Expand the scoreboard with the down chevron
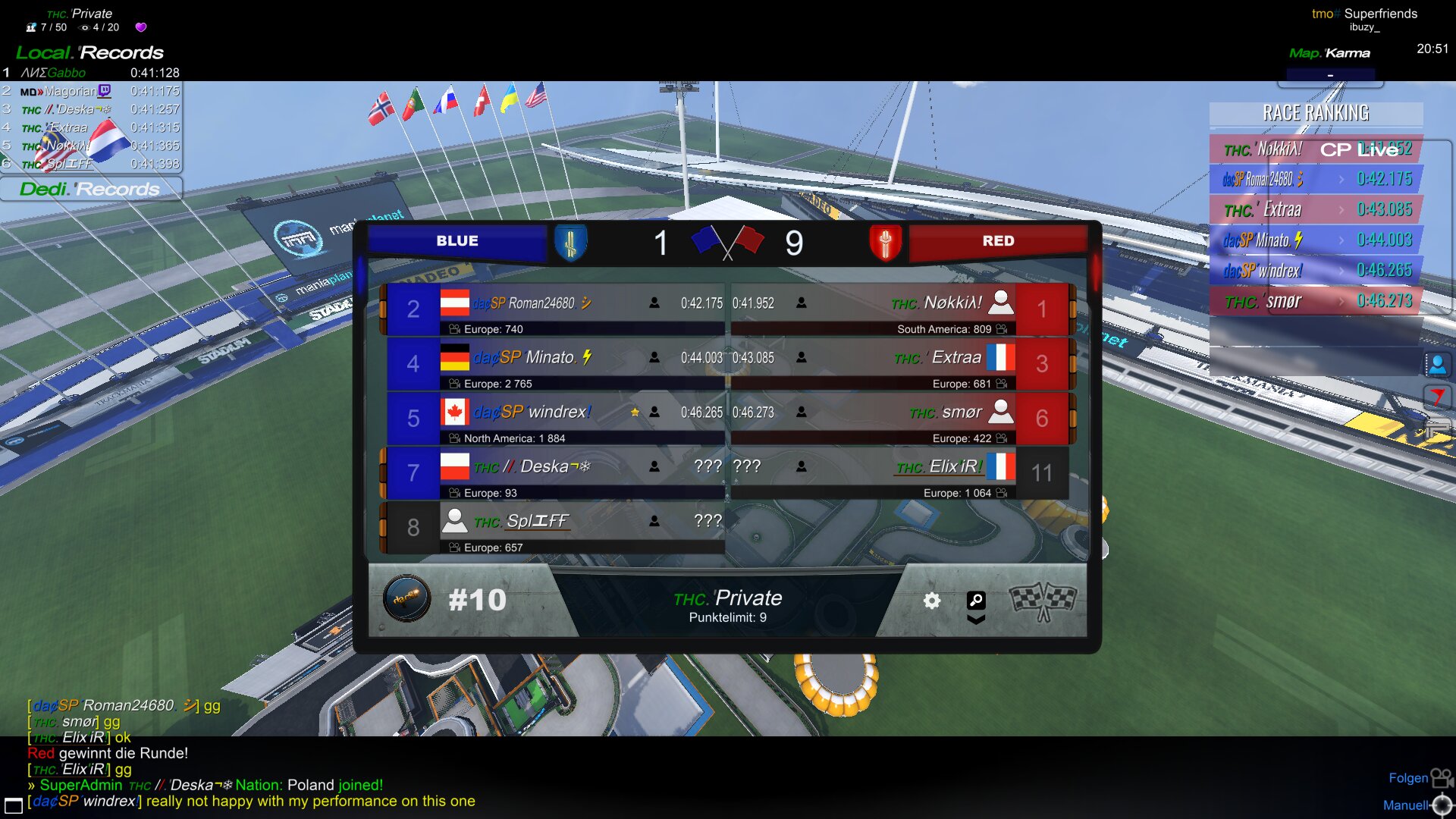The image size is (1456, 819). pos(976,620)
